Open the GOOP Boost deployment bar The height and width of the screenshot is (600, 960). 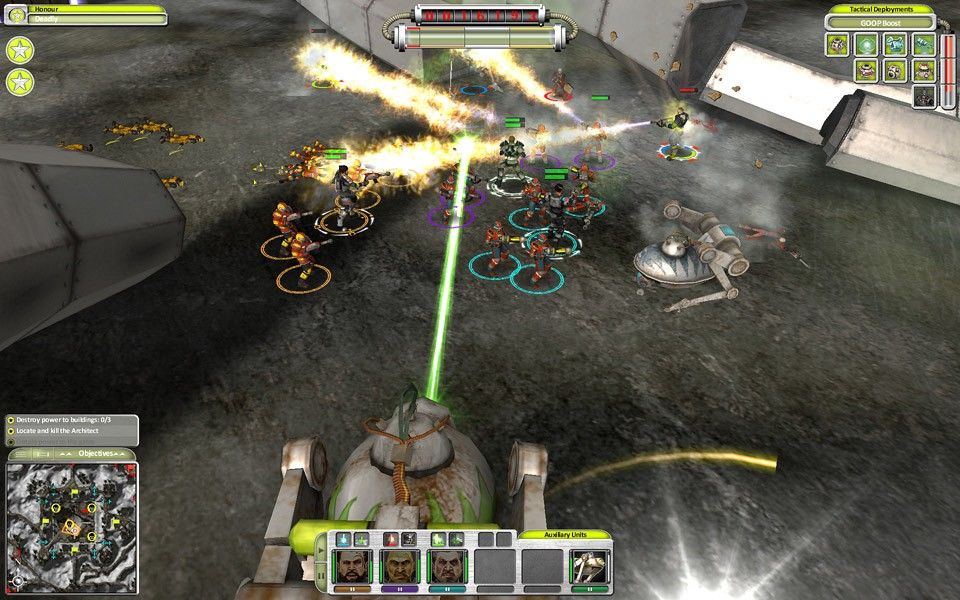coord(879,22)
